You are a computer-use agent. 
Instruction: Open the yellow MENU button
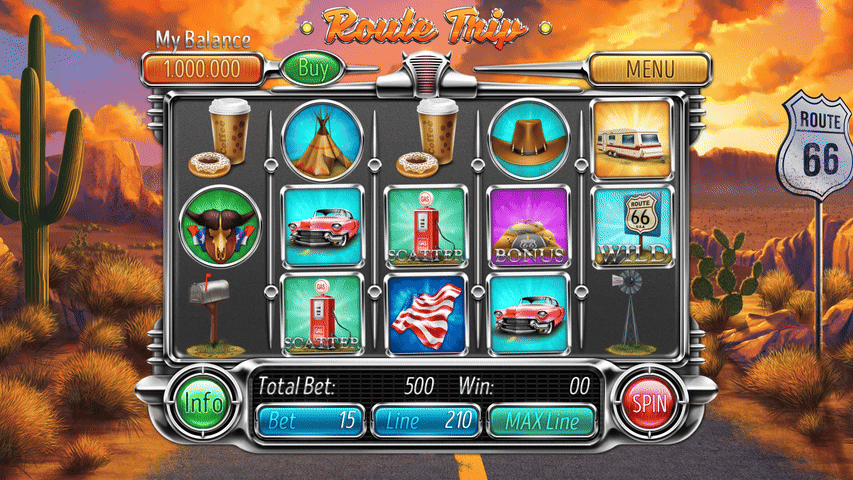(x=649, y=70)
